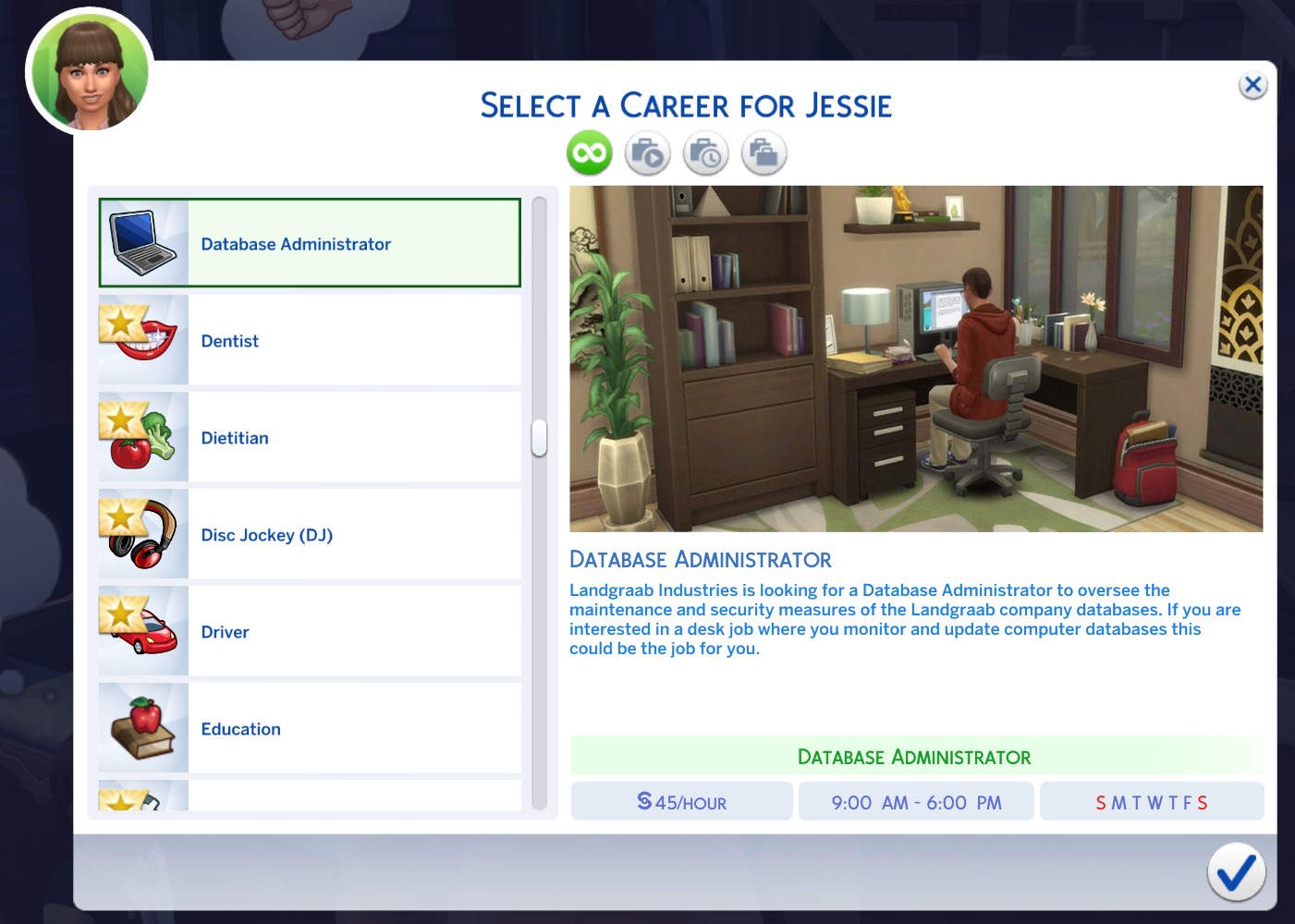Click the Dietitian tomato and broccoli icon

pos(142,436)
